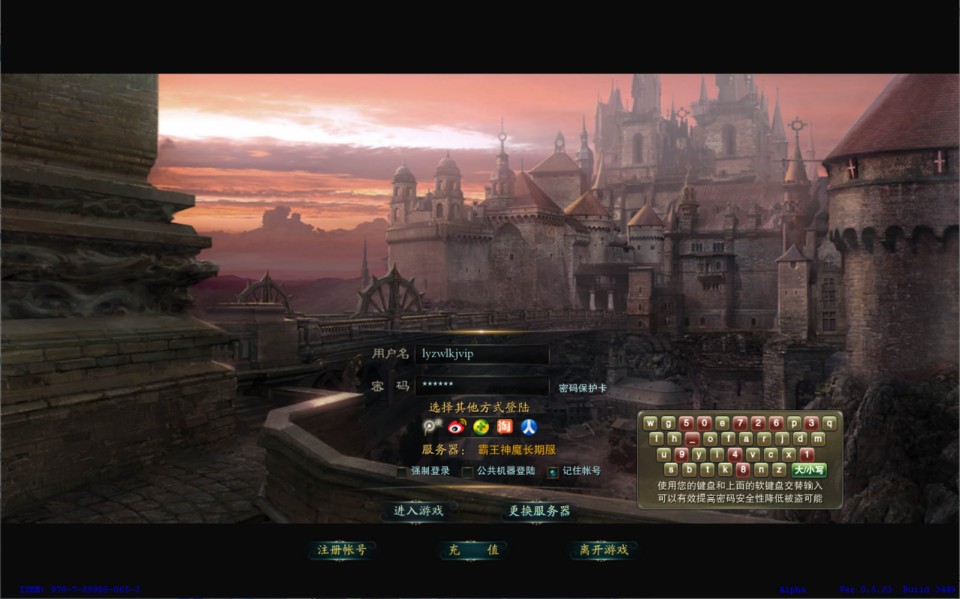Tap the 'z' key on soft keyboard
The height and width of the screenshot is (599, 960).
(x=778, y=469)
